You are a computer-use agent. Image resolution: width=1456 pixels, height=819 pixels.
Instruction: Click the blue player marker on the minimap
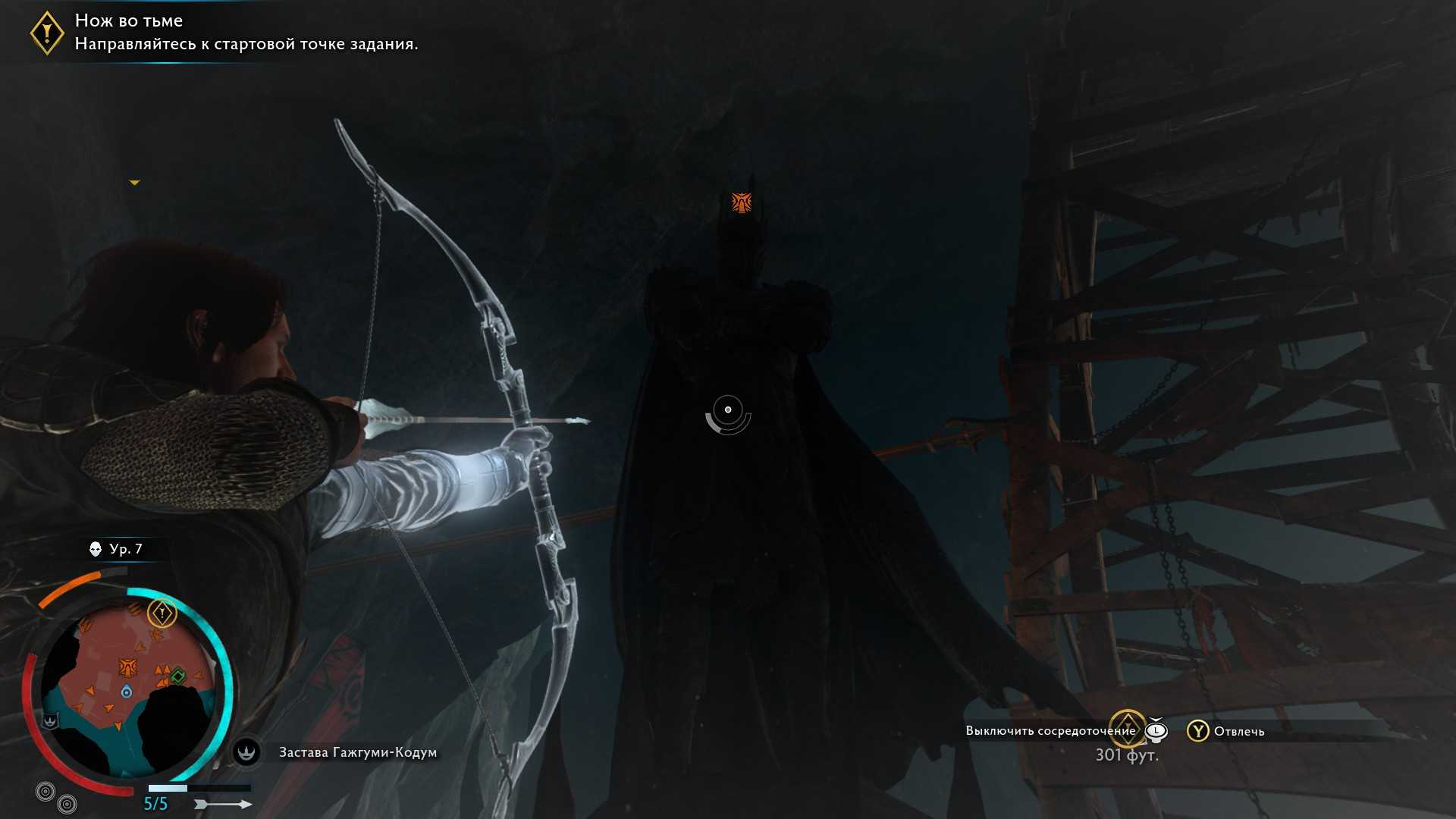click(x=127, y=692)
